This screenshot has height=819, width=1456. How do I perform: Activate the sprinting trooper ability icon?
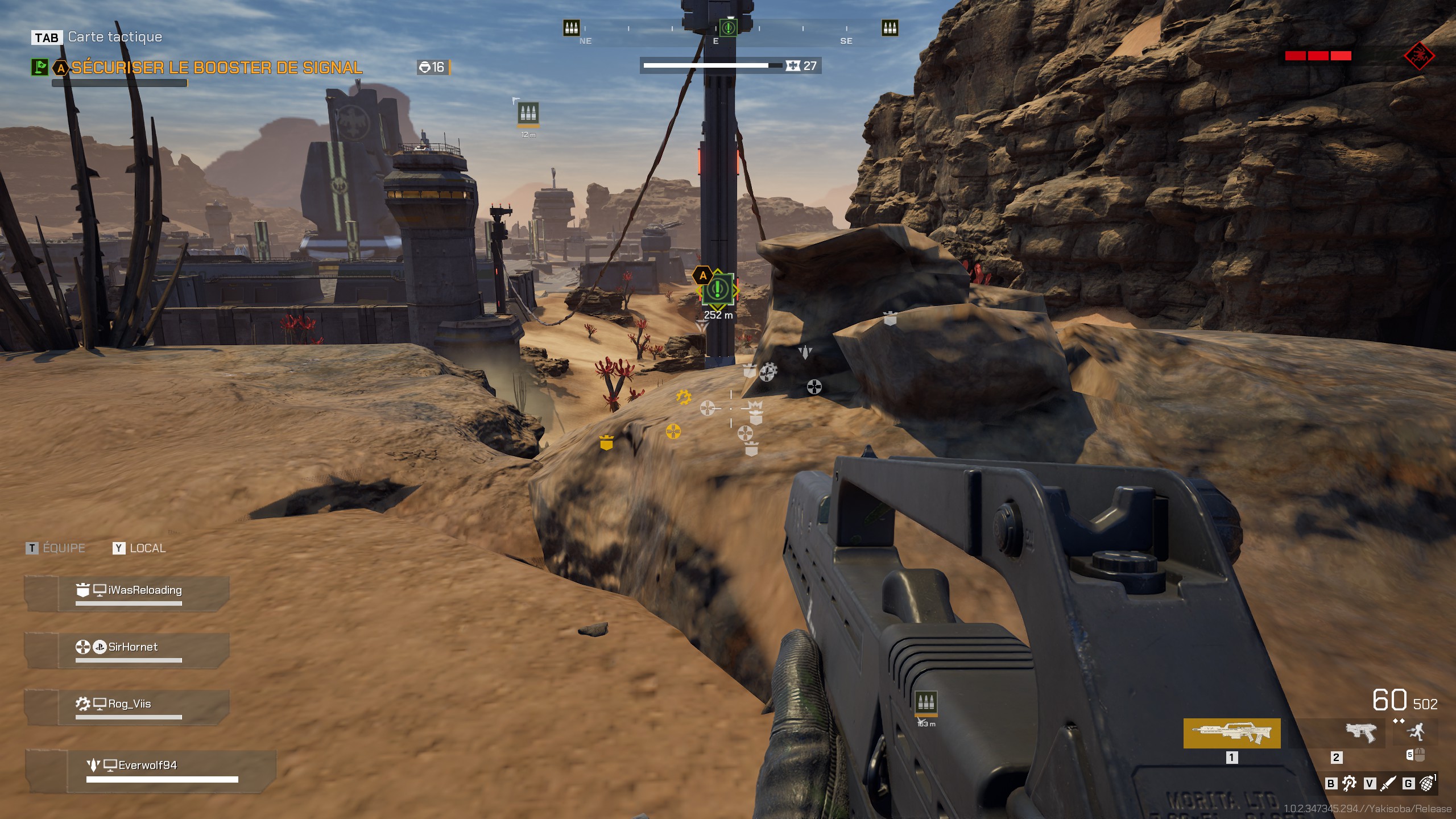(1417, 731)
